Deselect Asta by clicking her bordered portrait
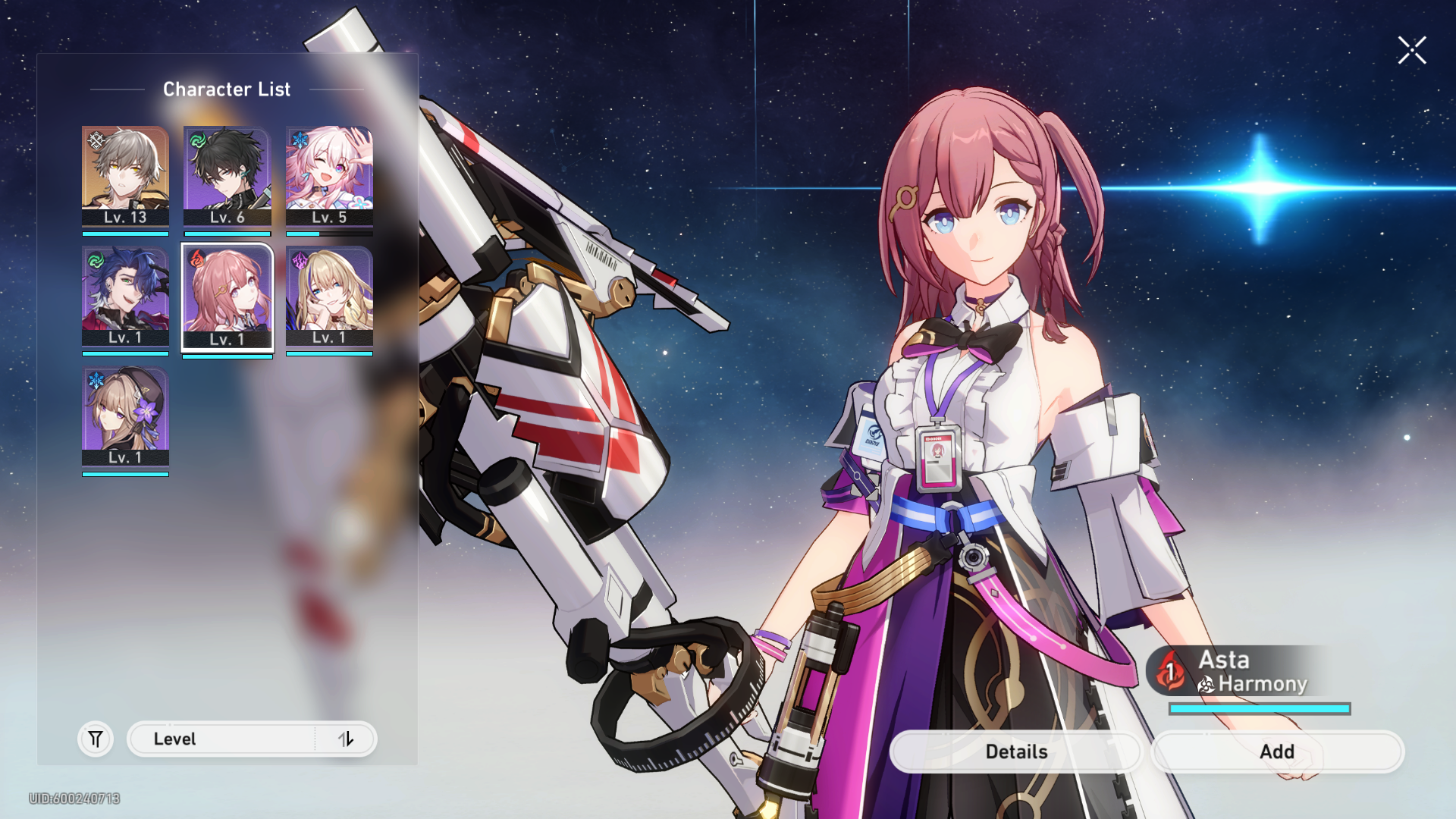The image size is (1456, 819). click(227, 296)
